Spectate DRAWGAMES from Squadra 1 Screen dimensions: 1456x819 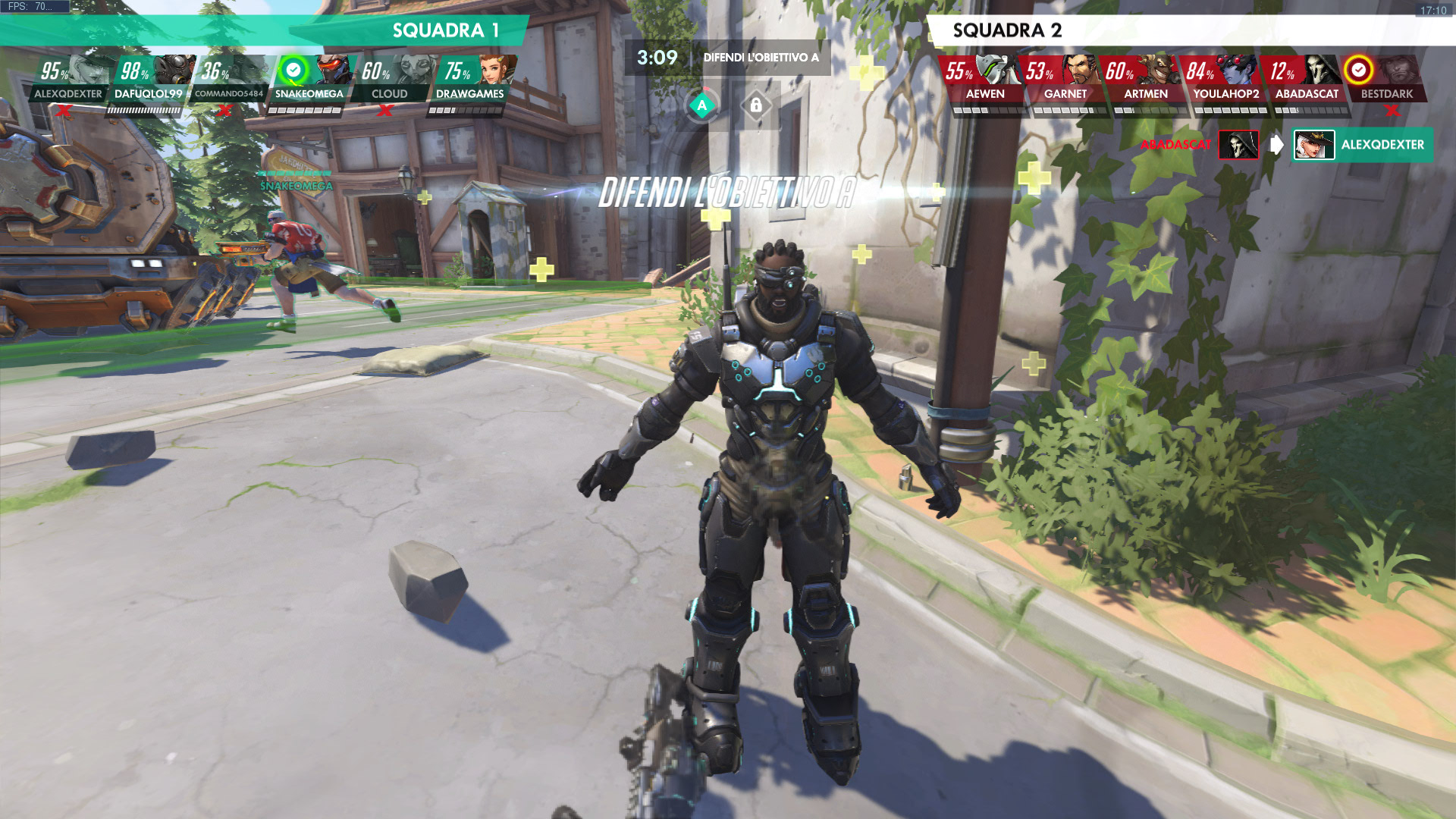click(470, 79)
